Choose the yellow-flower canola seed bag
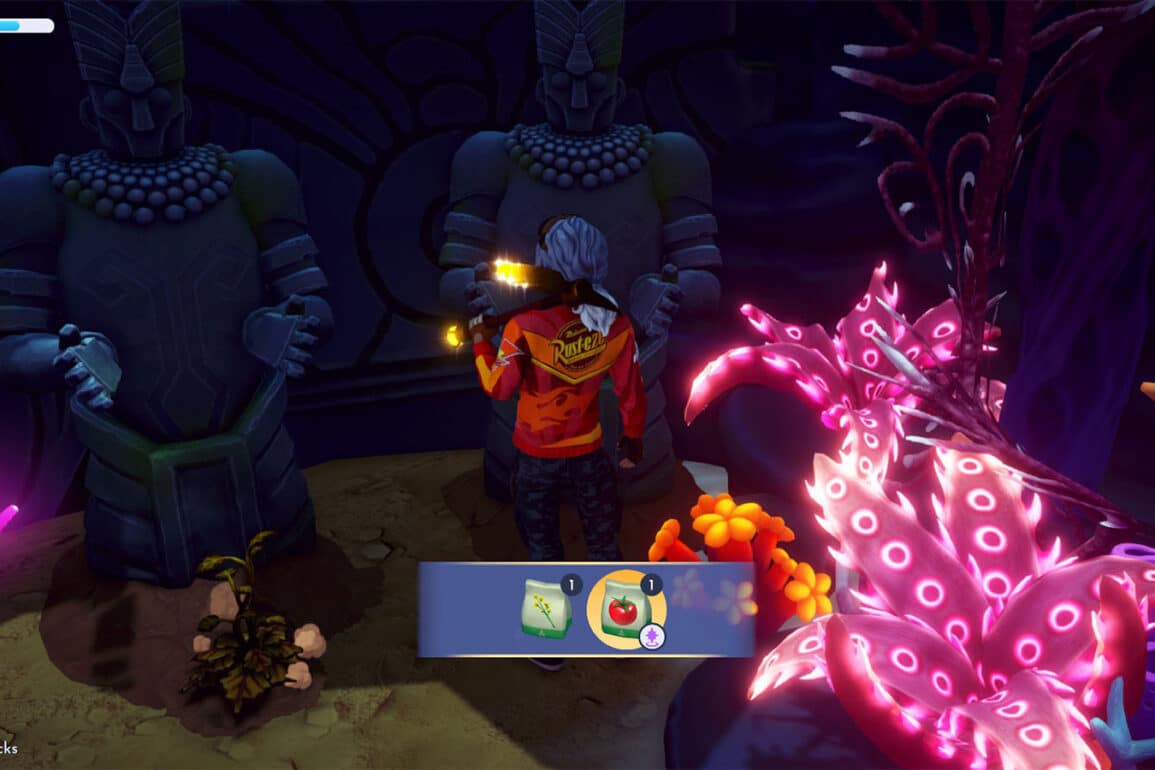Viewport: 1155px width, 770px height. 547,609
